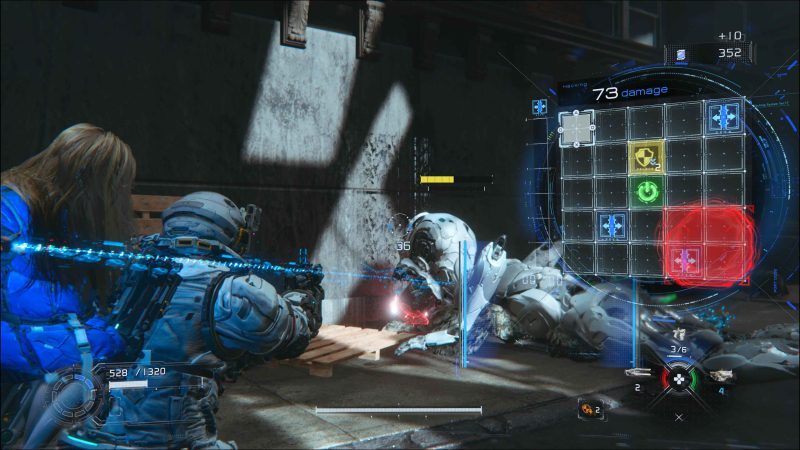The height and width of the screenshot is (450, 800).
Task: Select the blue arrow node inside the red zone
Action: point(685,262)
